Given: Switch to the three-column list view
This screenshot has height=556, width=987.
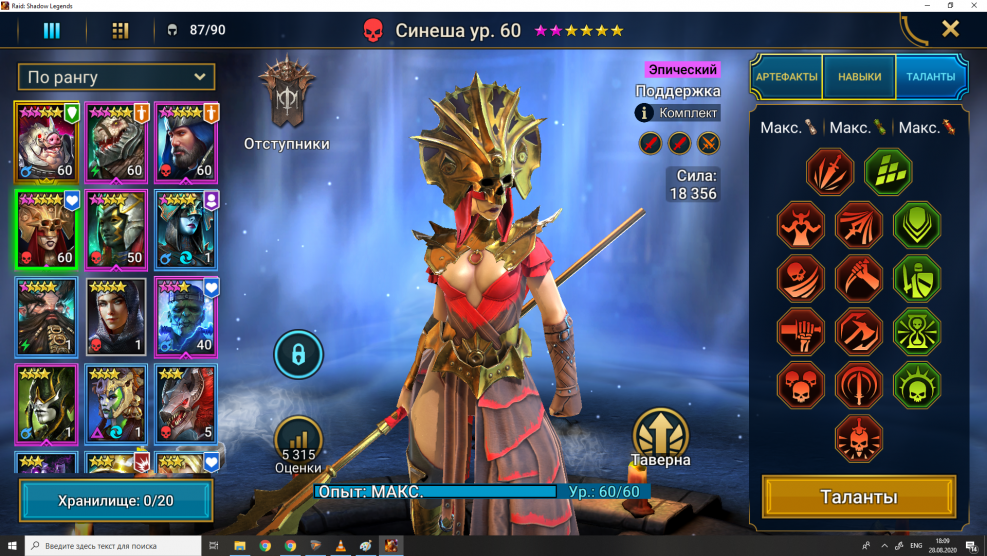Looking at the screenshot, I should (x=51, y=30).
